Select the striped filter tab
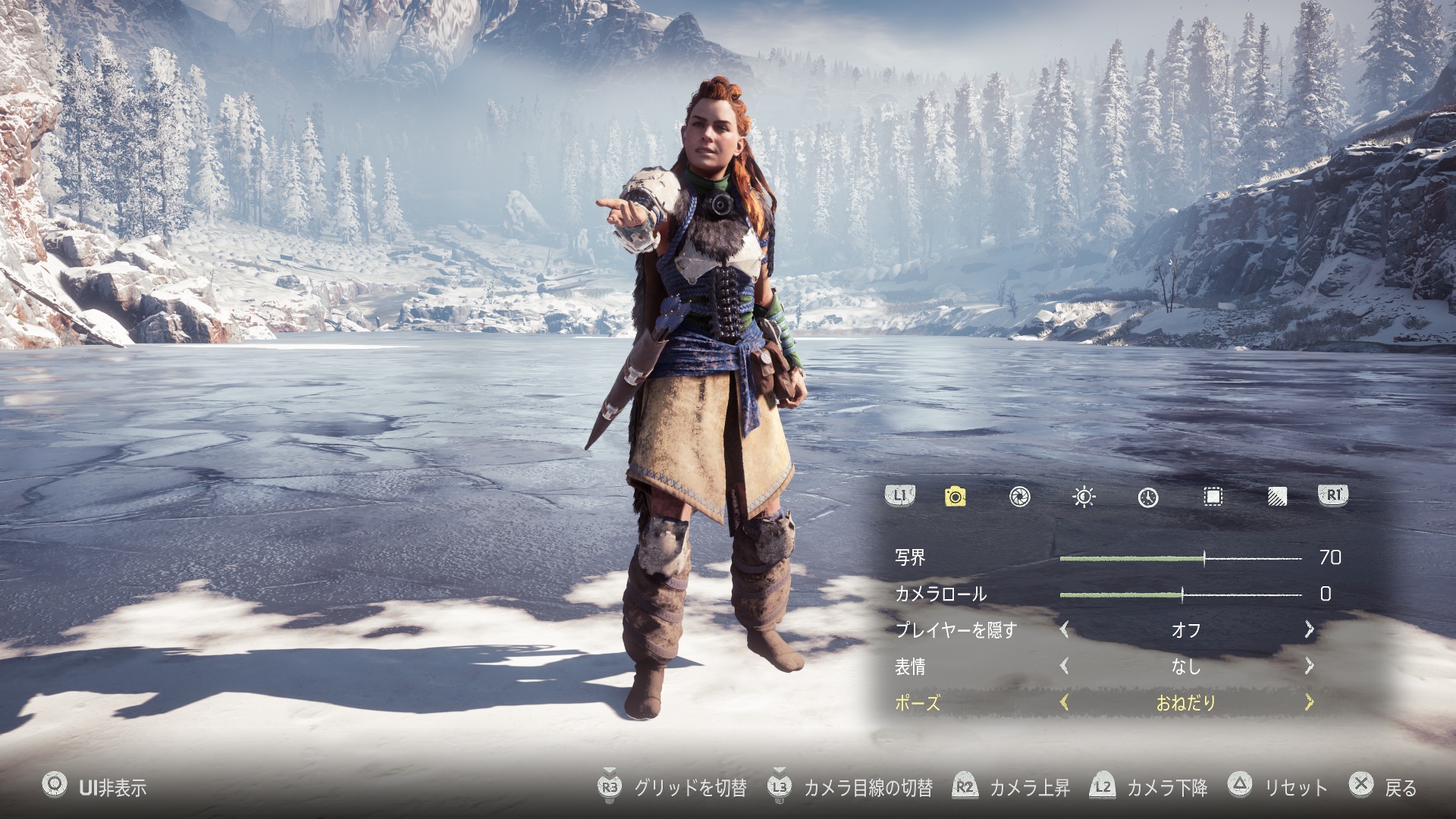The width and height of the screenshot is (1456, 819). (x=1277, y=497)
